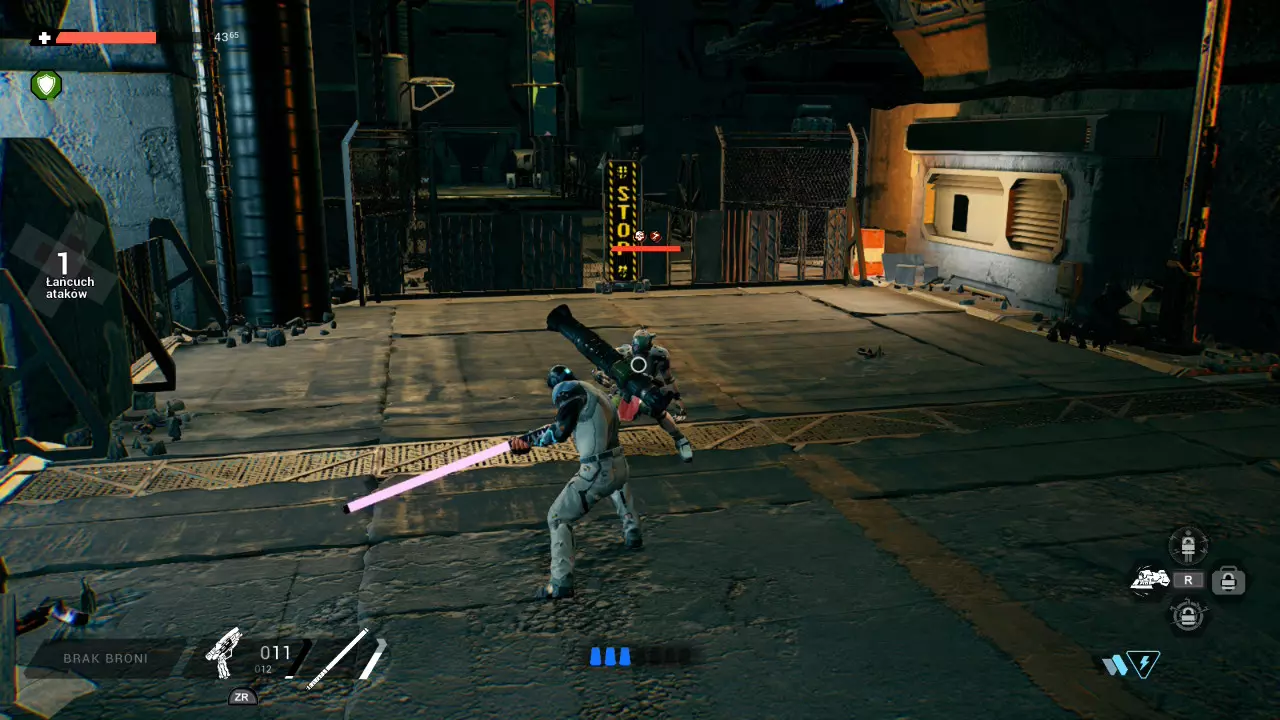The width and height of the screenshot is (1280, 720).
Task: Click the locked briefcase ability slot
Action: (x=1227, y=580)
